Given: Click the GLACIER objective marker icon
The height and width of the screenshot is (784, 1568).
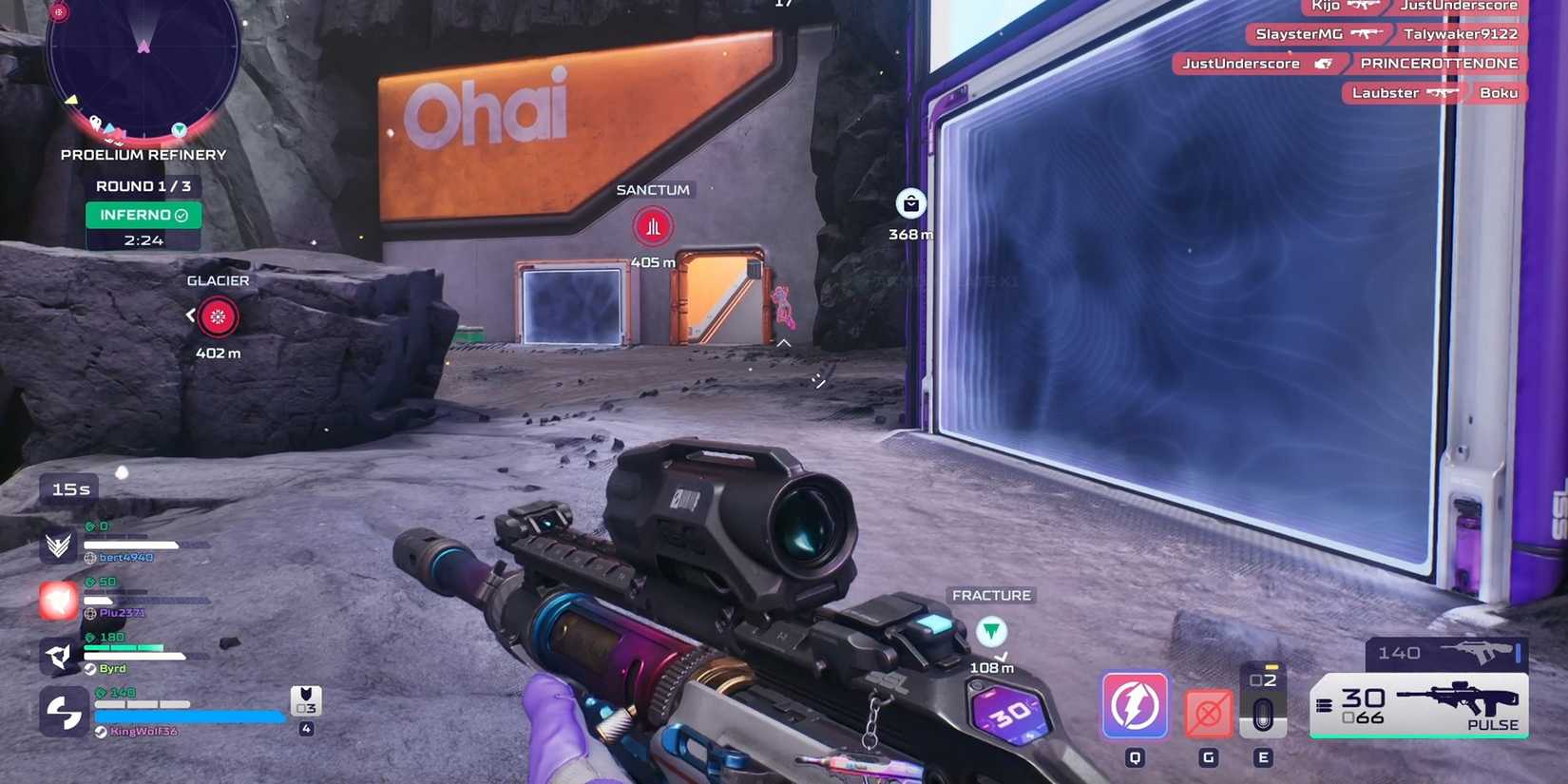Looking at the screenshot, I should [218, 316].
